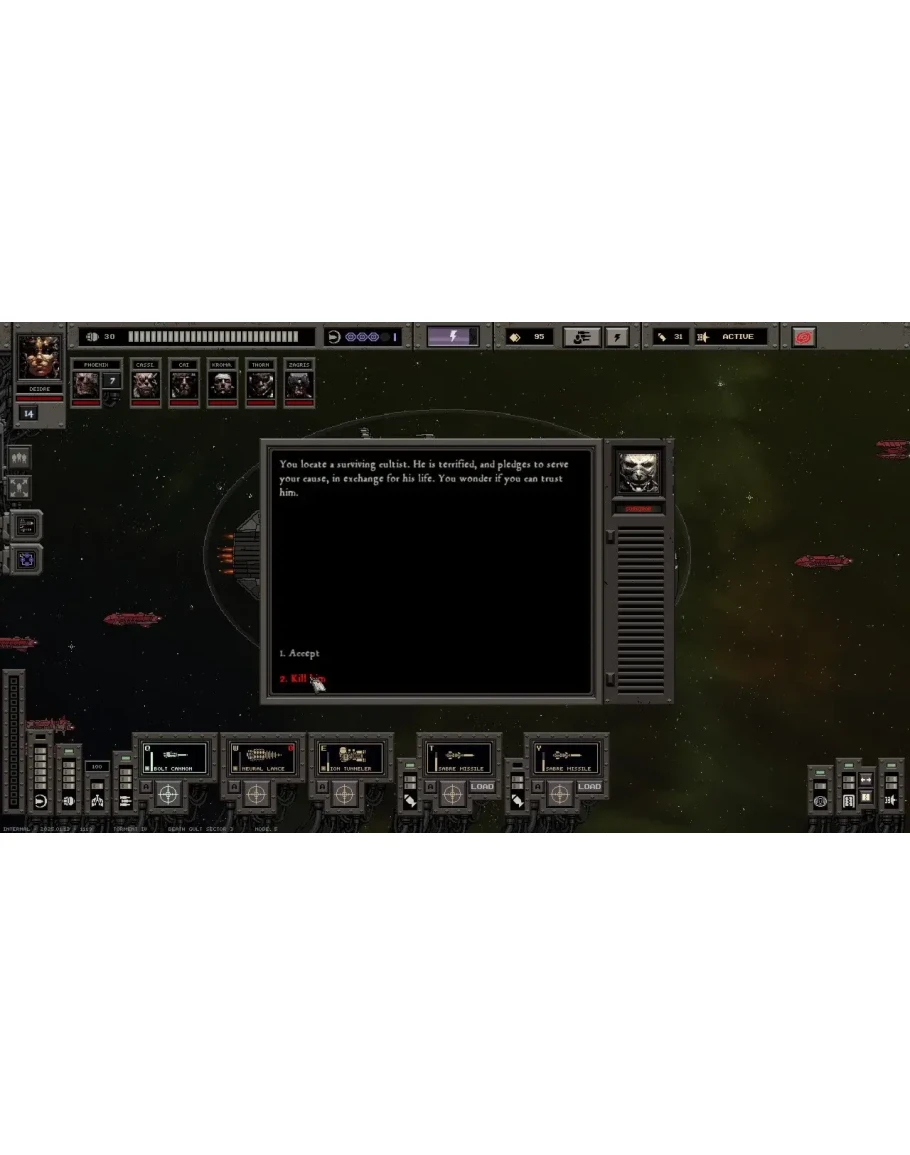Click the Ion Tunneler targeting crosshair

coord(344,794)
